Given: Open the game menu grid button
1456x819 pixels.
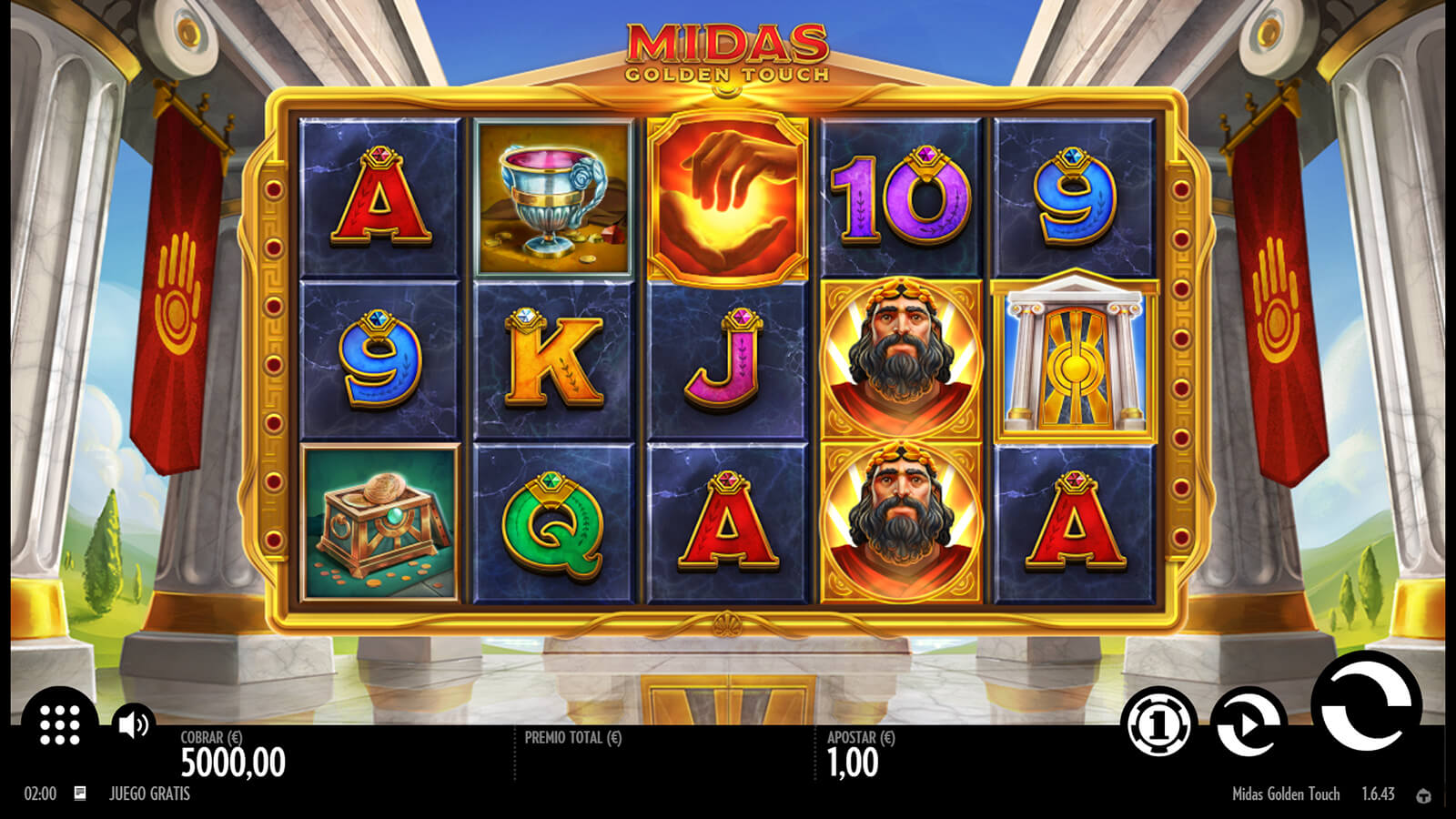Looking at the screenshot, I should [60, 724].
